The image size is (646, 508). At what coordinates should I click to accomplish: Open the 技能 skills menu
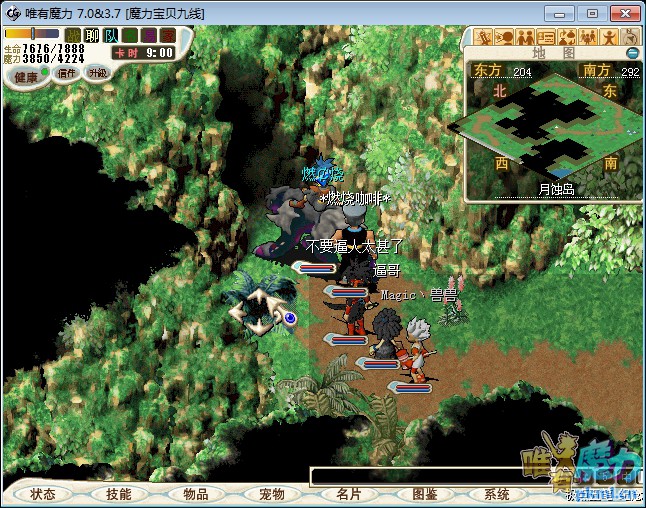pyautogui.click(x=119, y=494)
